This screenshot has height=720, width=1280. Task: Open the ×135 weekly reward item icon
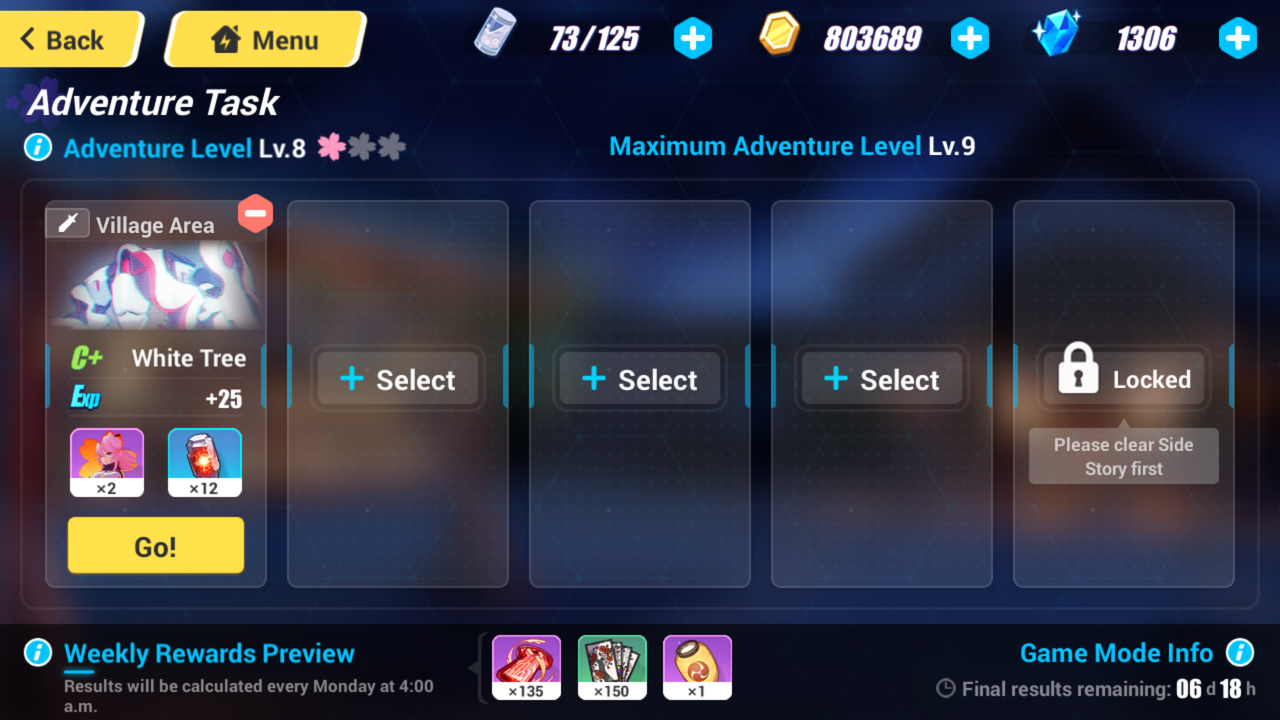(x=526, y=666)
